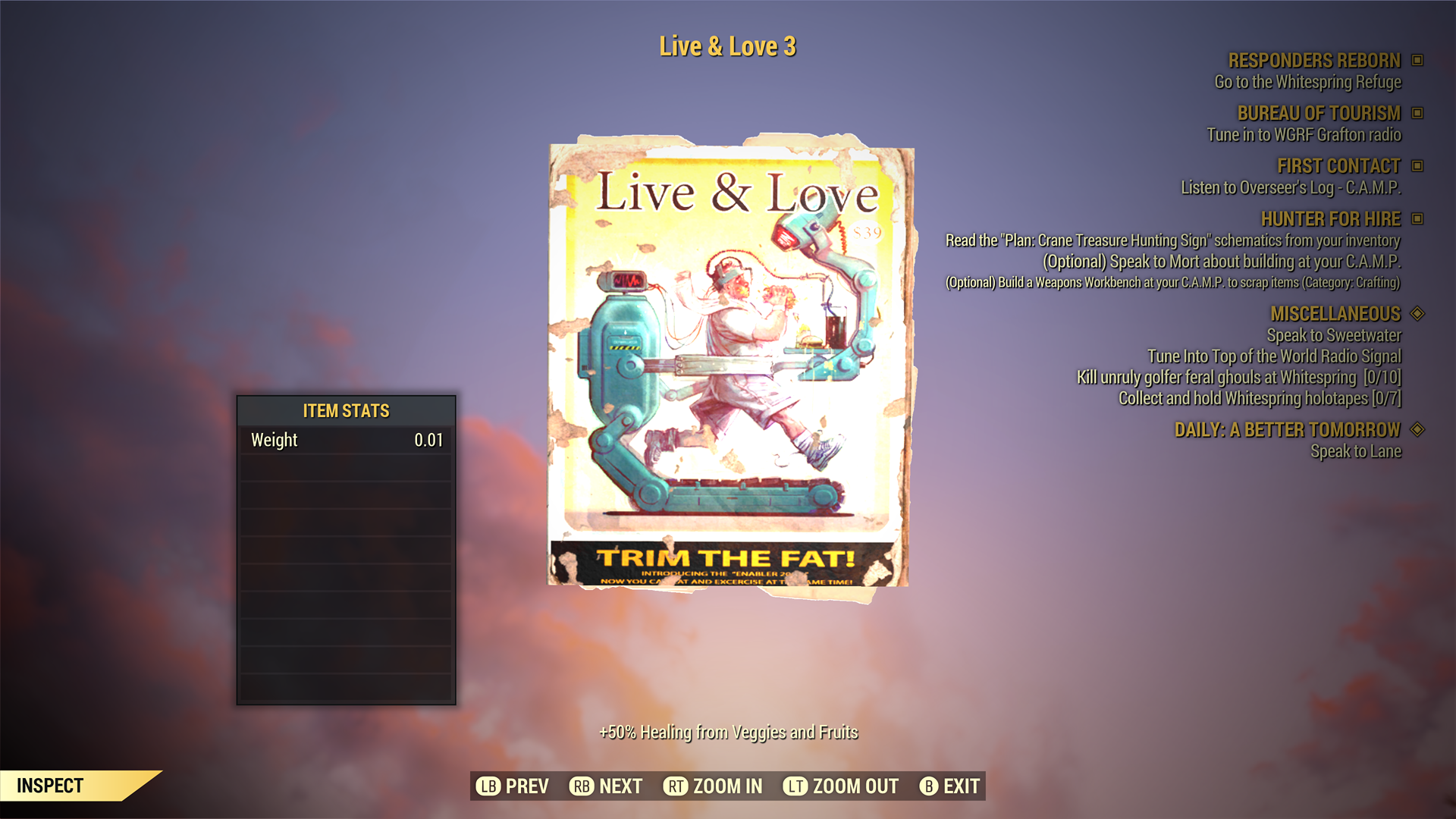Viewport: 1456px width, 819px height.
Task: Open Daily: A Better Tomorrow quest entry
Action: (1286, 430)
